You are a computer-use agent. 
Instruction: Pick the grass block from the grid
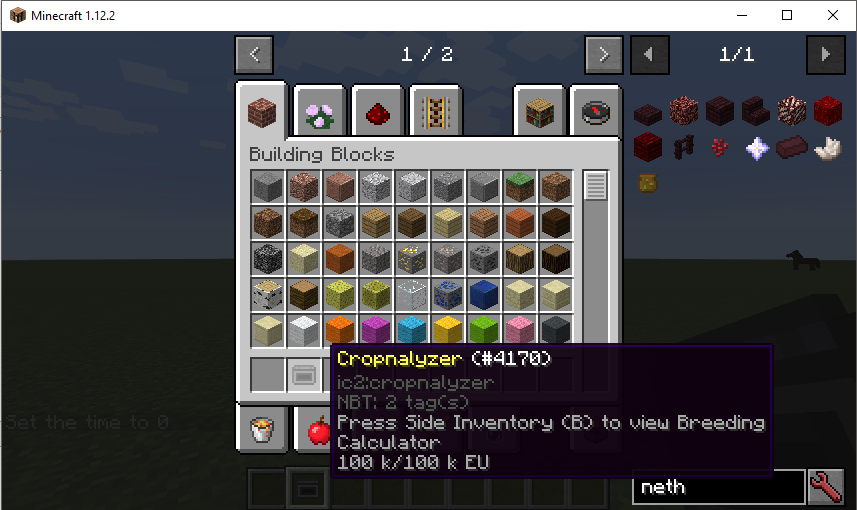[518, 186]
